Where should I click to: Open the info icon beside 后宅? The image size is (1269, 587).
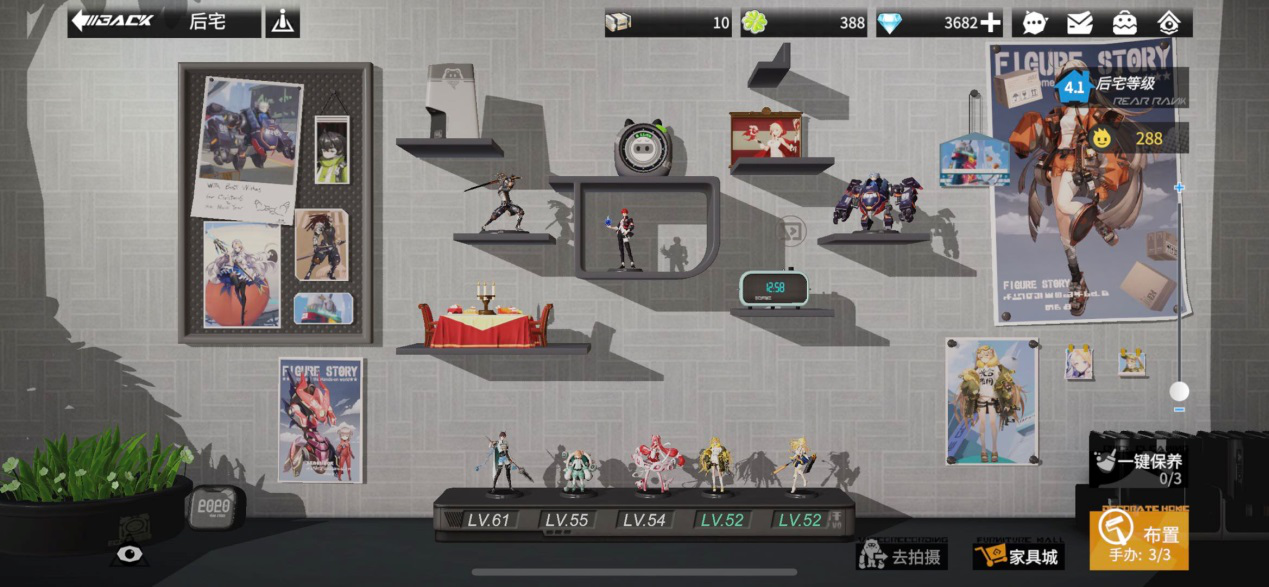pos(283,22)
